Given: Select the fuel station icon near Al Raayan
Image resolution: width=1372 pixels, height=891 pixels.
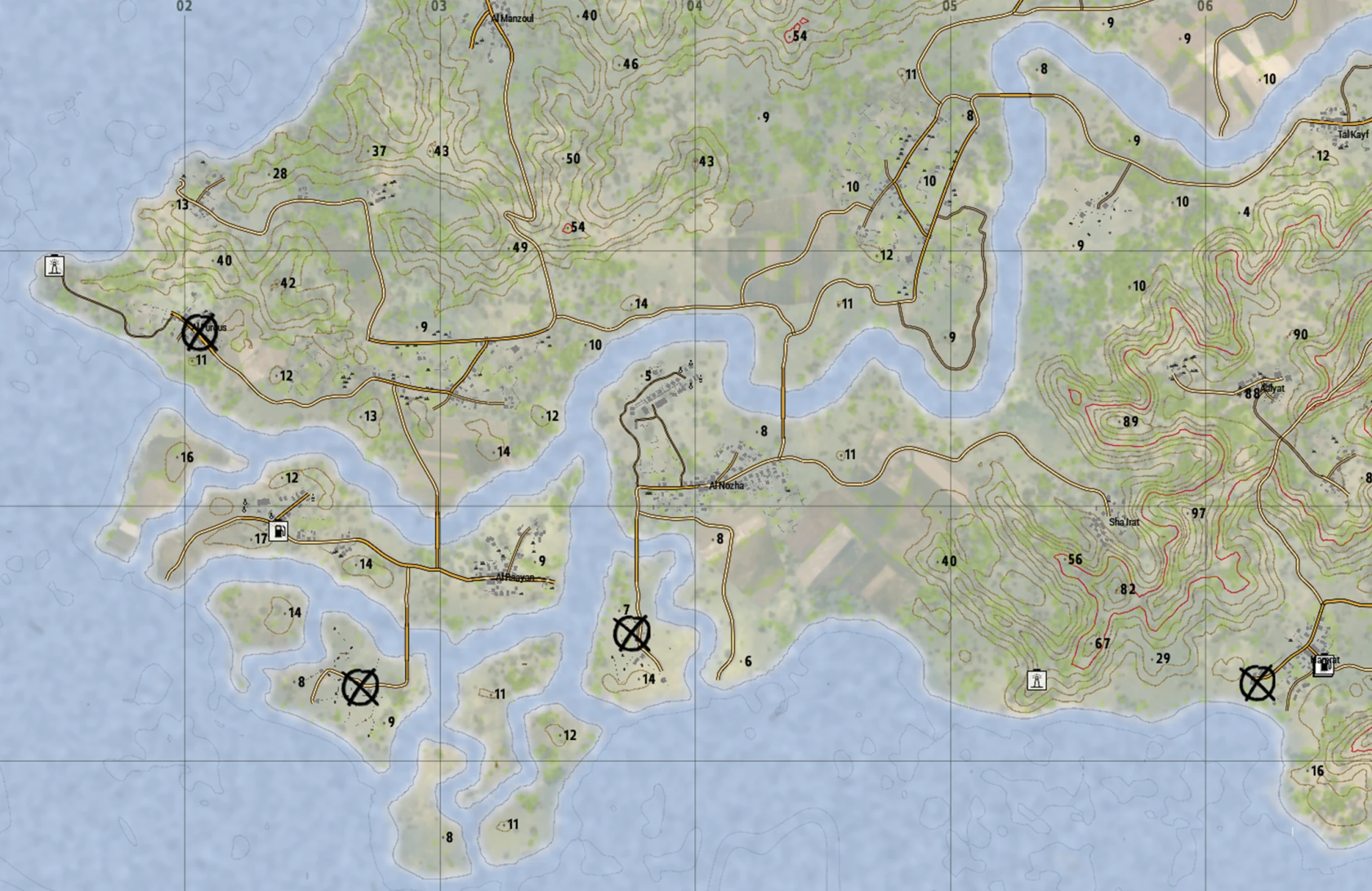Looking at the screenshot, I should pyautogui.click(x=279, y=531).
